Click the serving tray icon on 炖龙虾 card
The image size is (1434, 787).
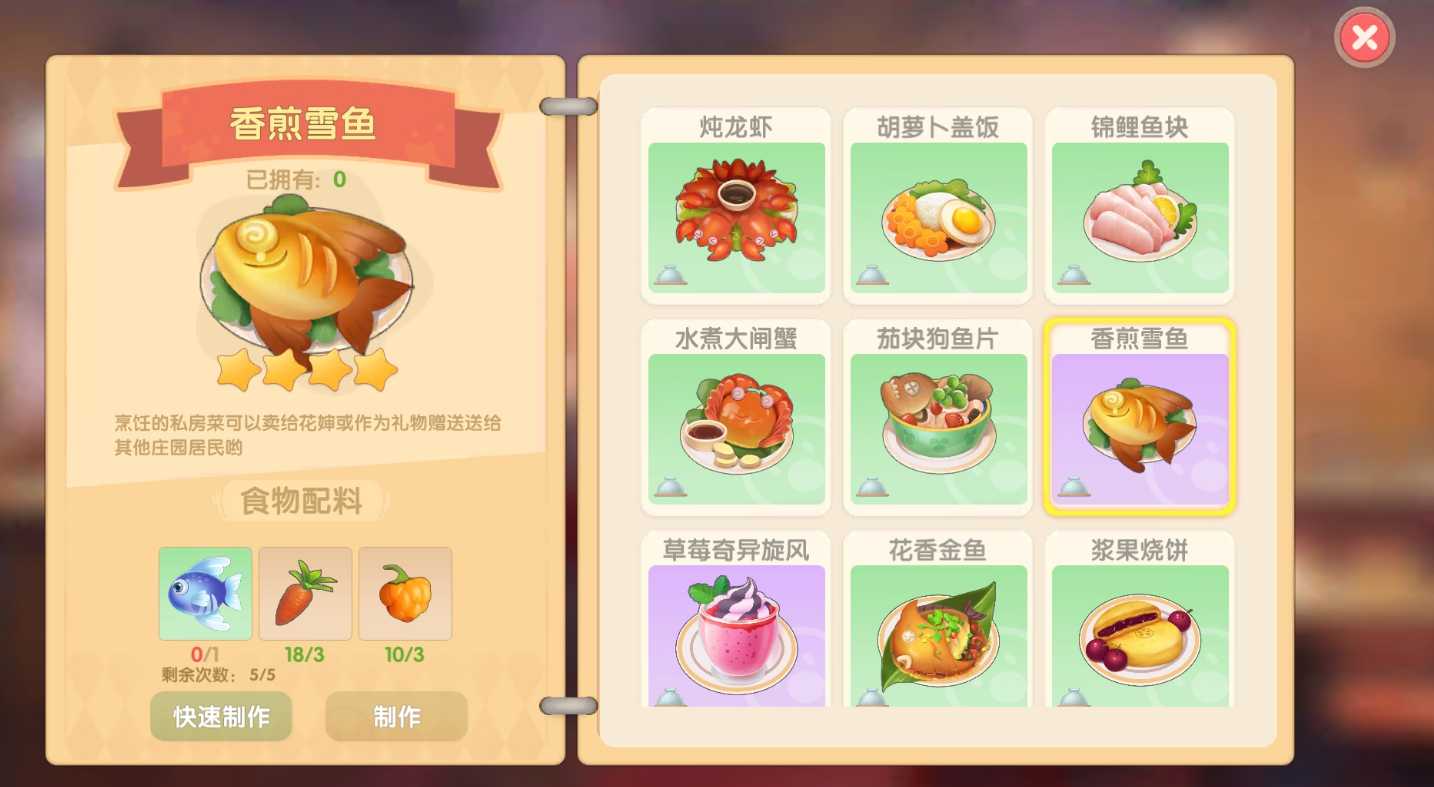pos(672,276)
